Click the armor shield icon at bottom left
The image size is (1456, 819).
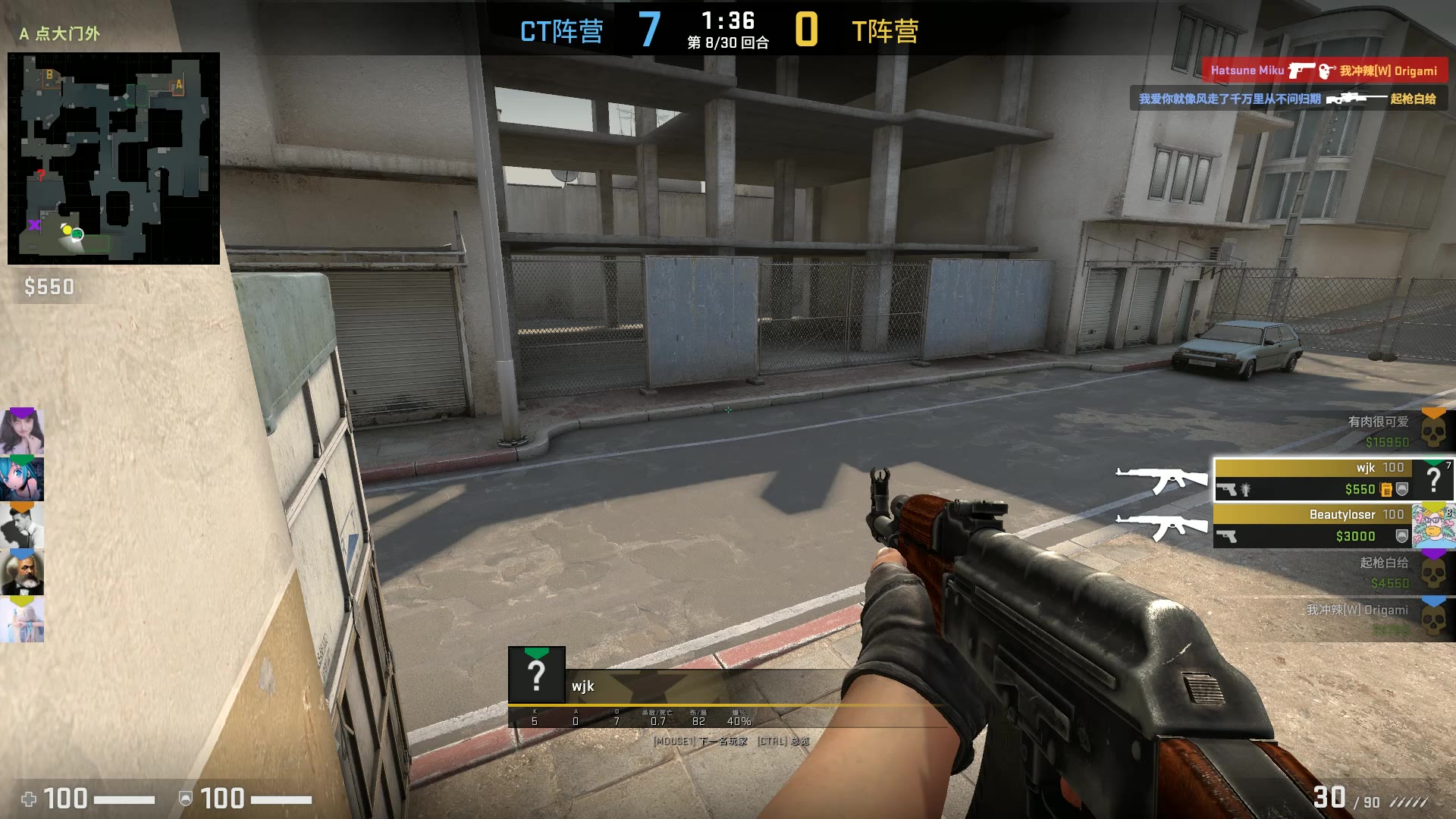[184, 799]
